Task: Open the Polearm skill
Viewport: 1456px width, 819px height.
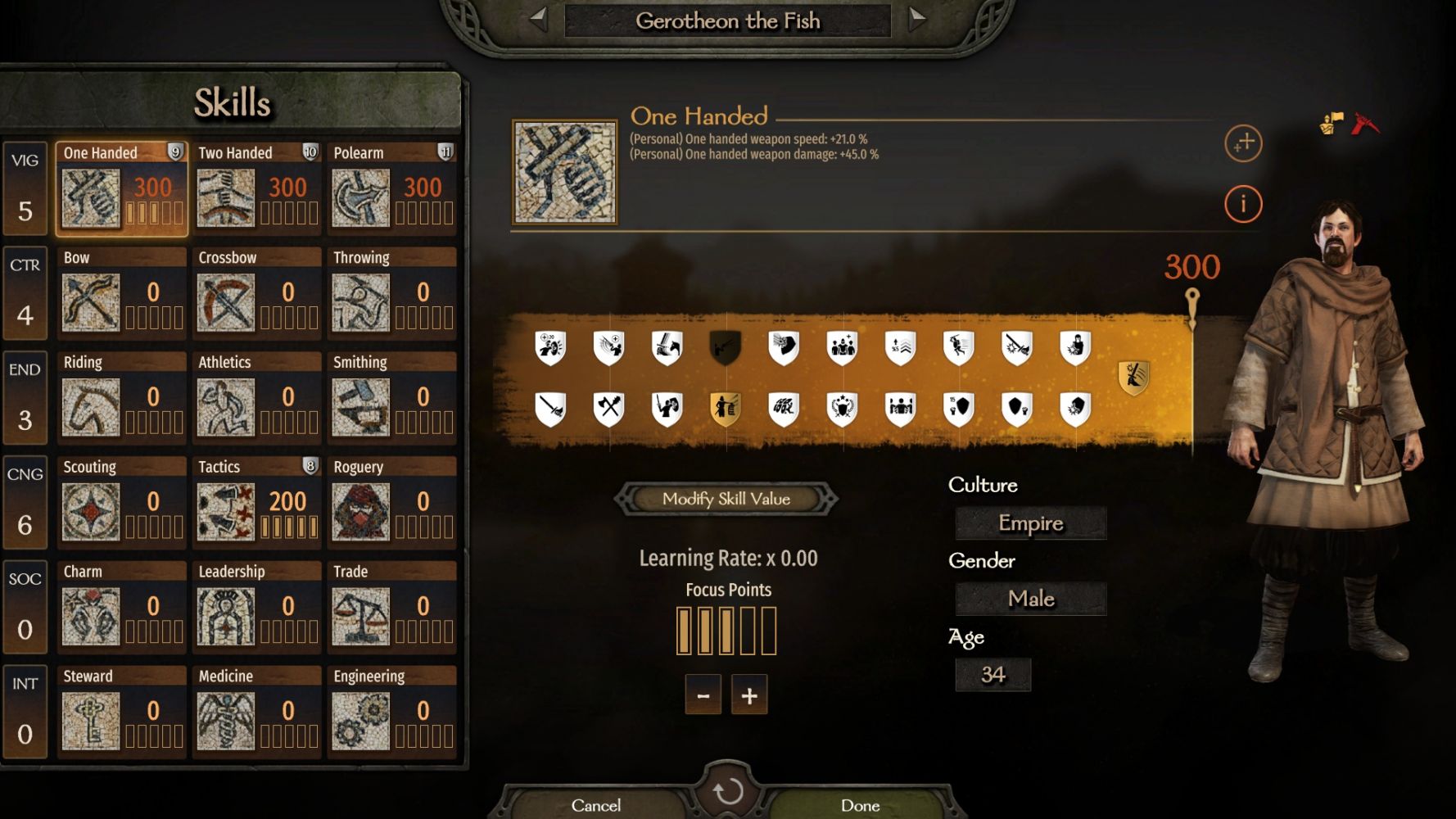Action: pos(391,189)
